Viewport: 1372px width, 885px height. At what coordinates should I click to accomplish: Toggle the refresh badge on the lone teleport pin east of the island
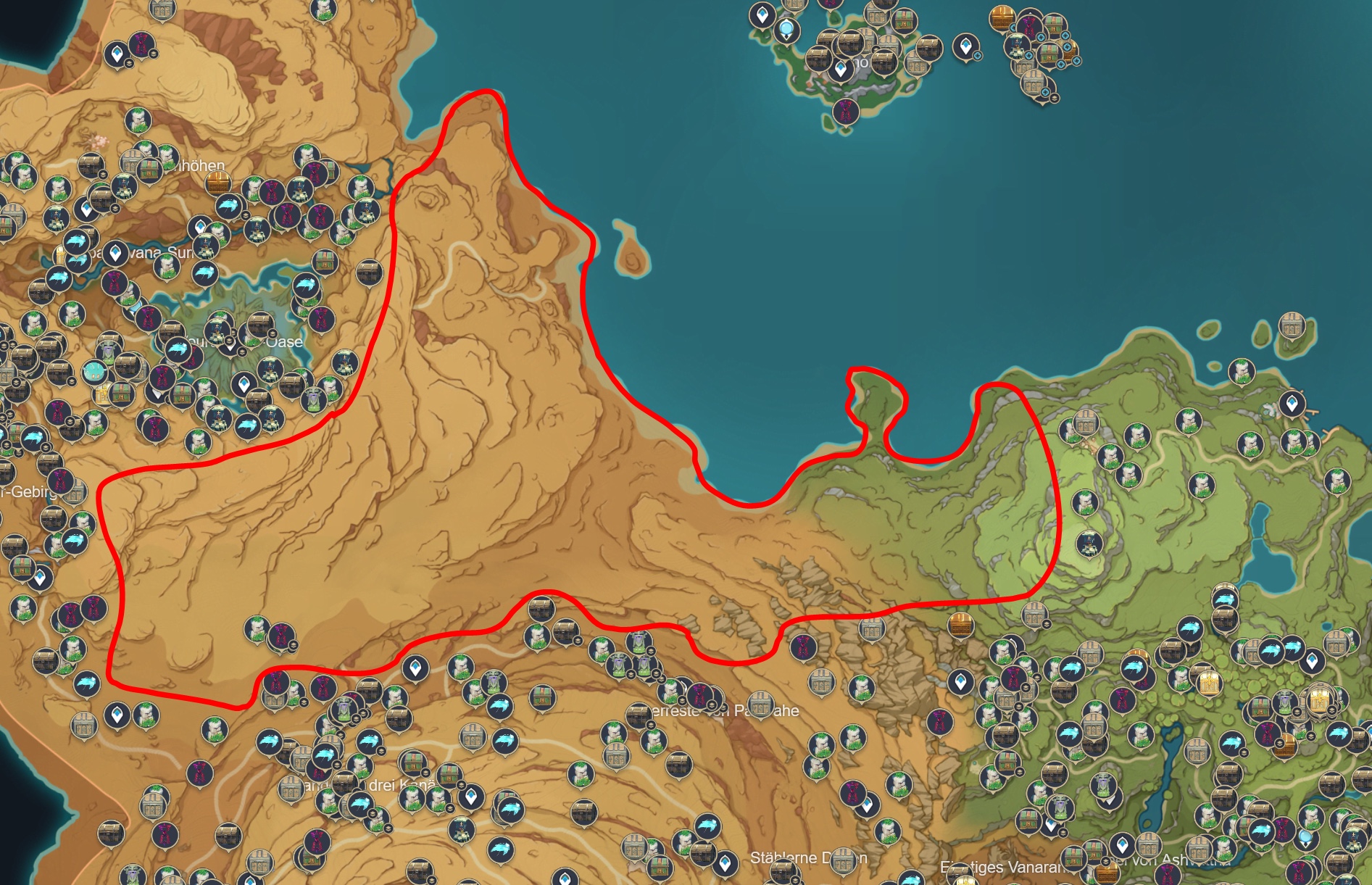pos(978,55)
